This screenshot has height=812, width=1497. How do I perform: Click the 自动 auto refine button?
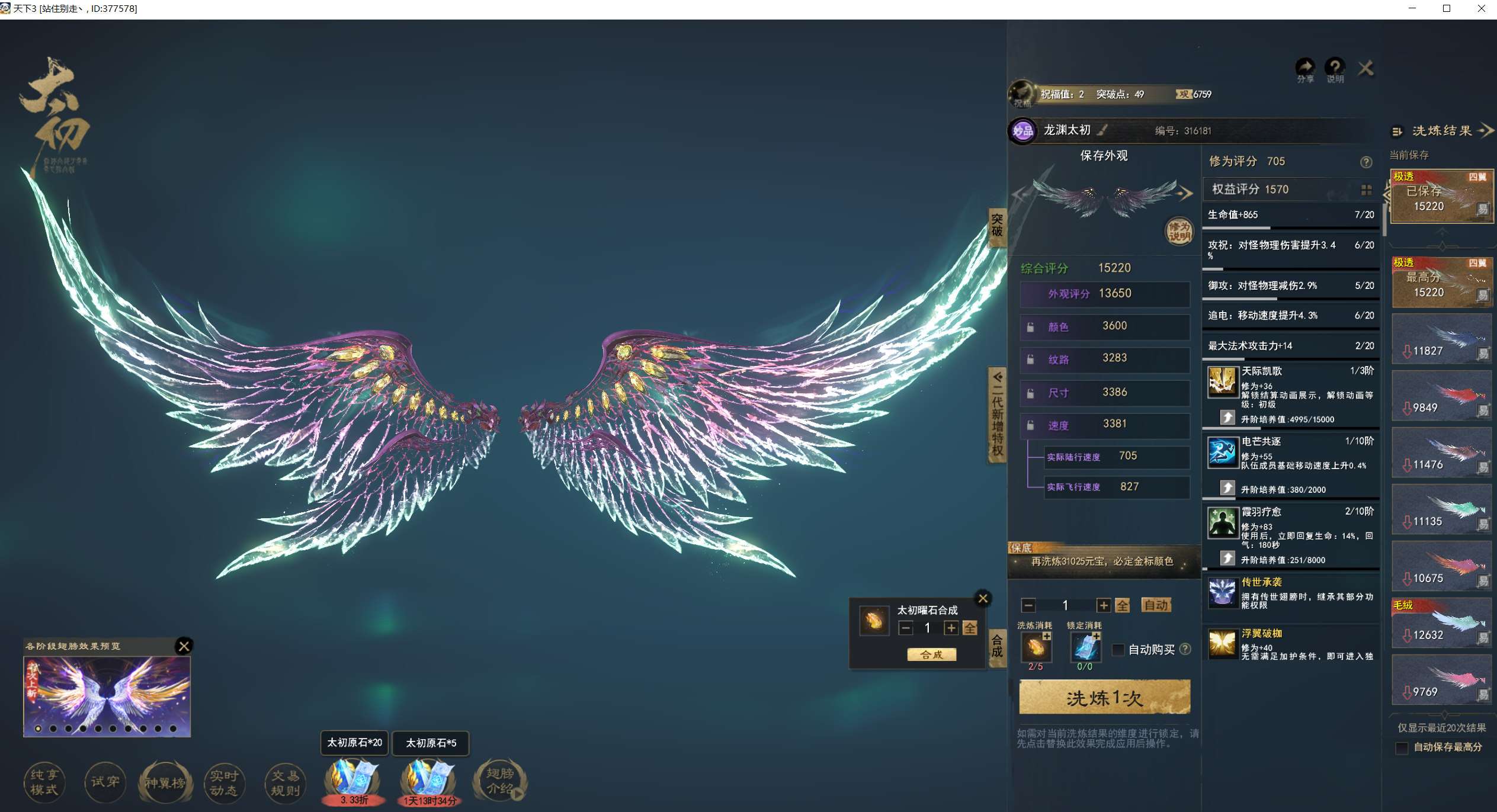click(1156, 605)
